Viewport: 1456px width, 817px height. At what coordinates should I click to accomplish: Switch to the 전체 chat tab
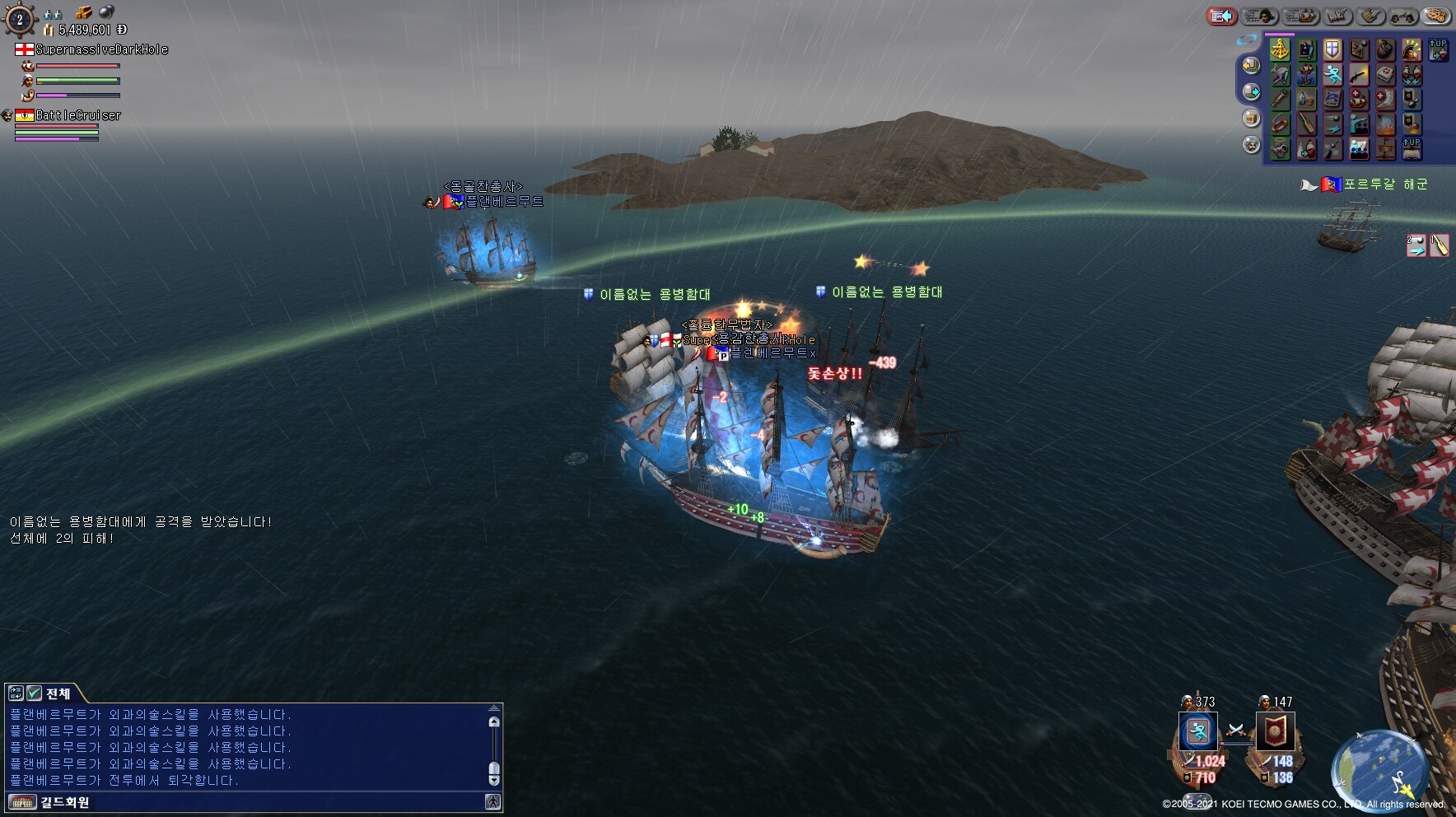coord(58,693)
